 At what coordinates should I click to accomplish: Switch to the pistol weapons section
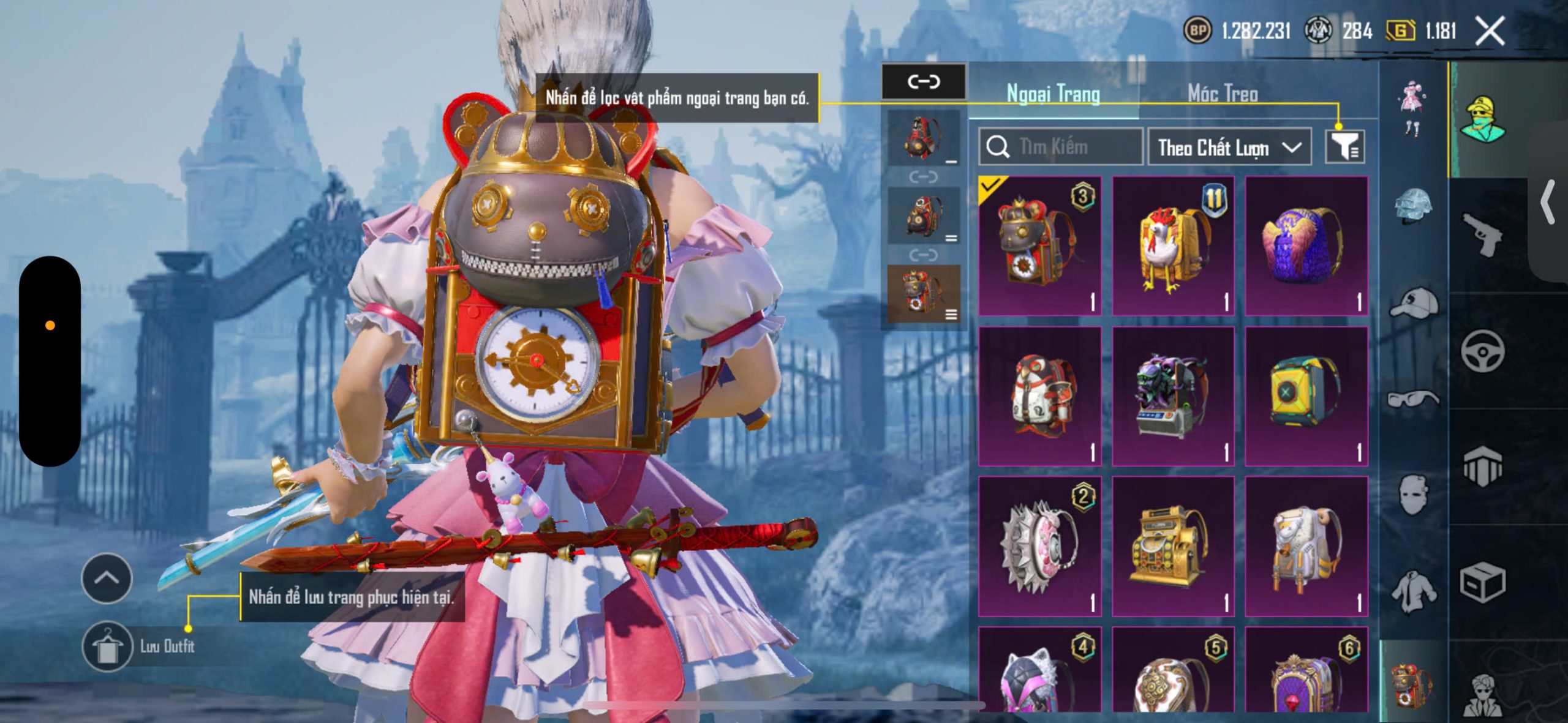[x=1482, y=234]
